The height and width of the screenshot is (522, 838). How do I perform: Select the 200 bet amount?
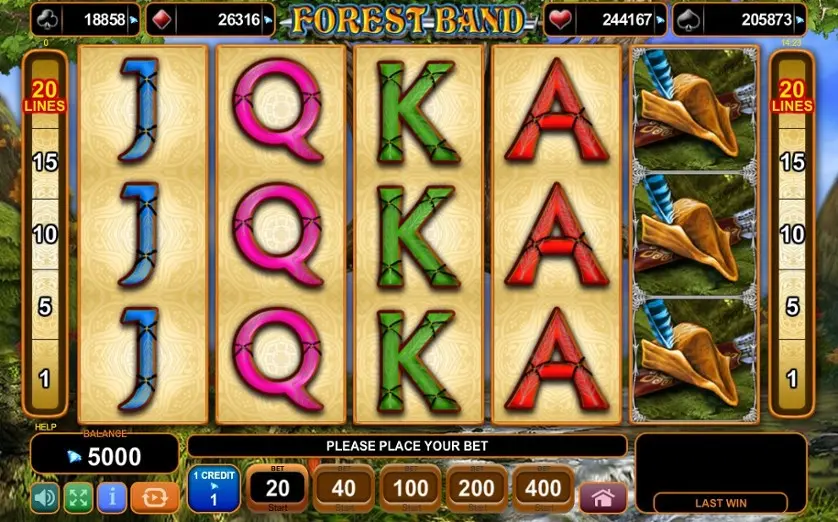[x=477, y=488]
